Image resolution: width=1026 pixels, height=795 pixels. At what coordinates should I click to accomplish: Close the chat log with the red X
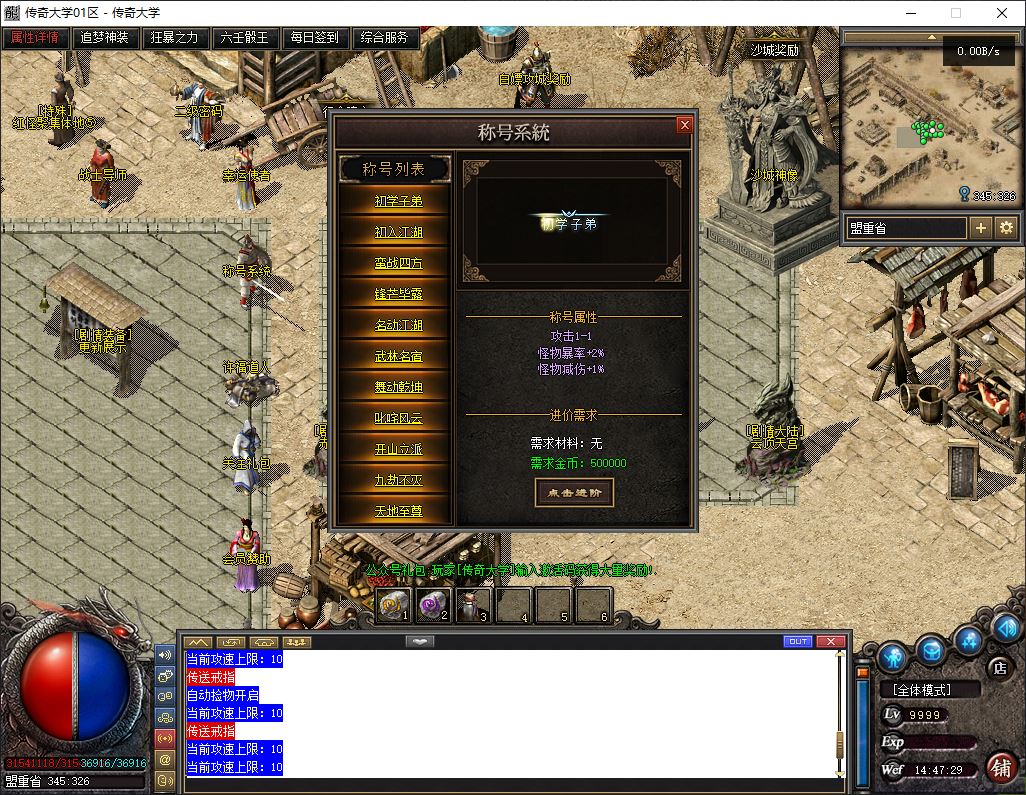(831, 641)
